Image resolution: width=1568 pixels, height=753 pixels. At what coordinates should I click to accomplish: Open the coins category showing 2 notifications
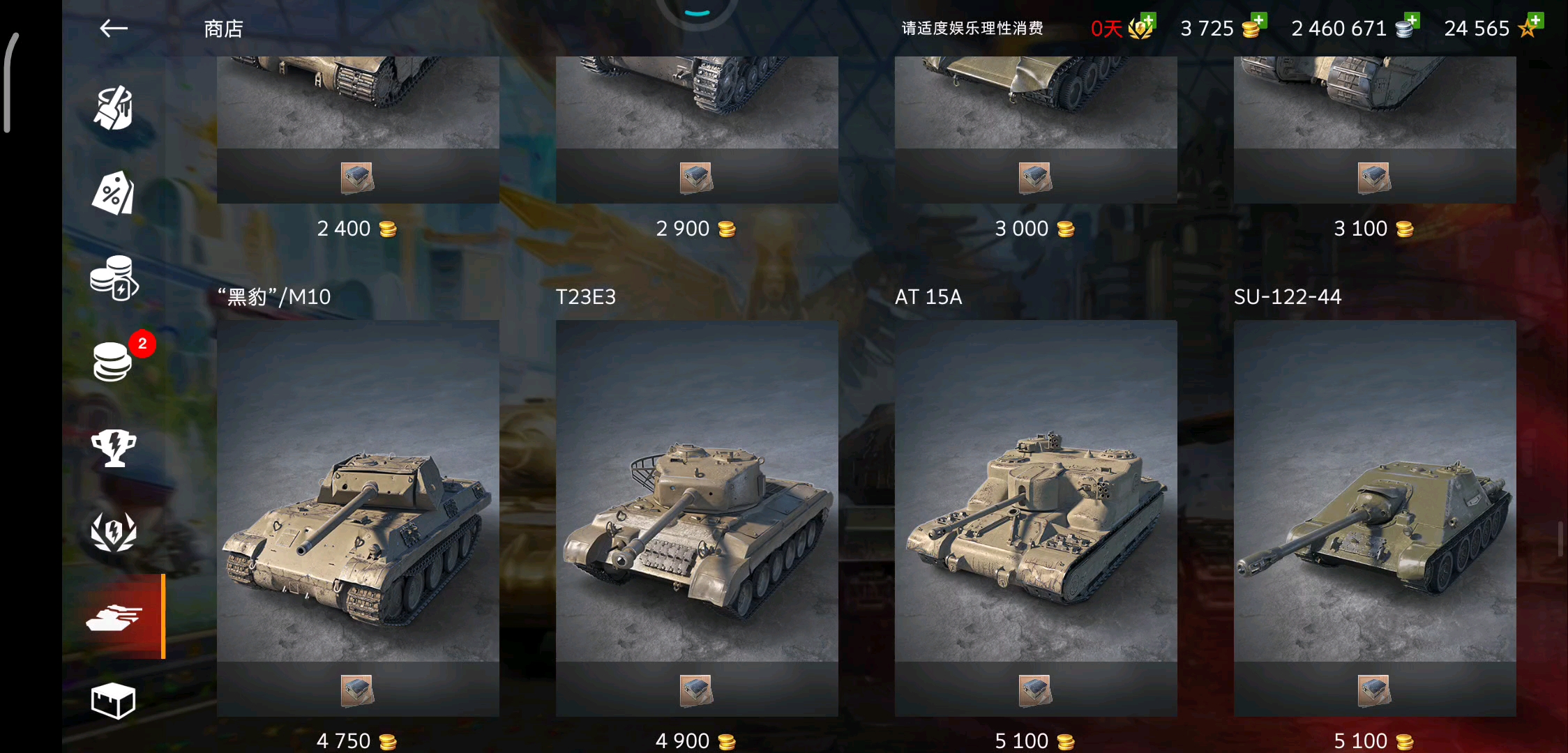[x=113, y=363]
